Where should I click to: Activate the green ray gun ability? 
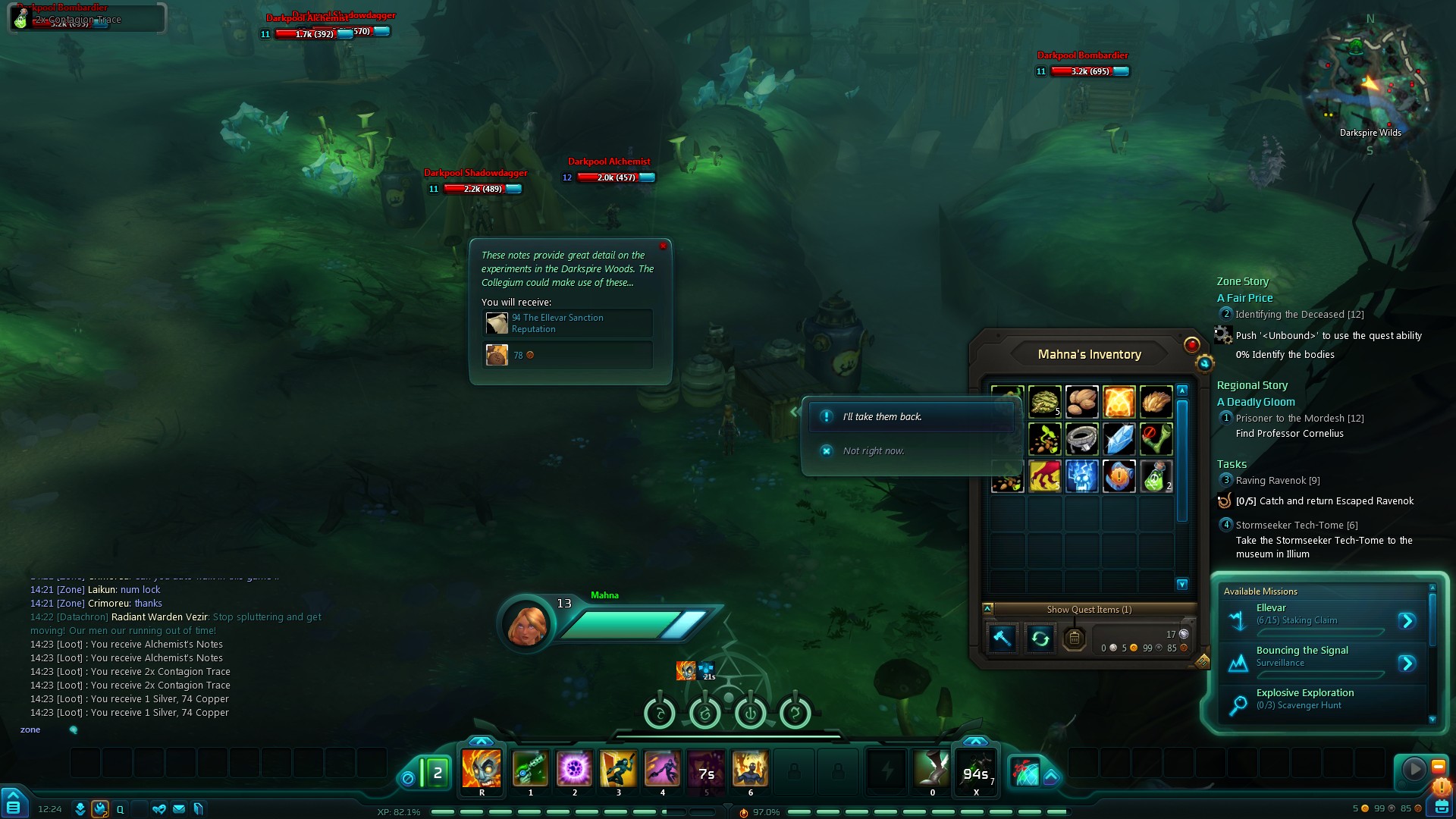click(x=530, y=769)
